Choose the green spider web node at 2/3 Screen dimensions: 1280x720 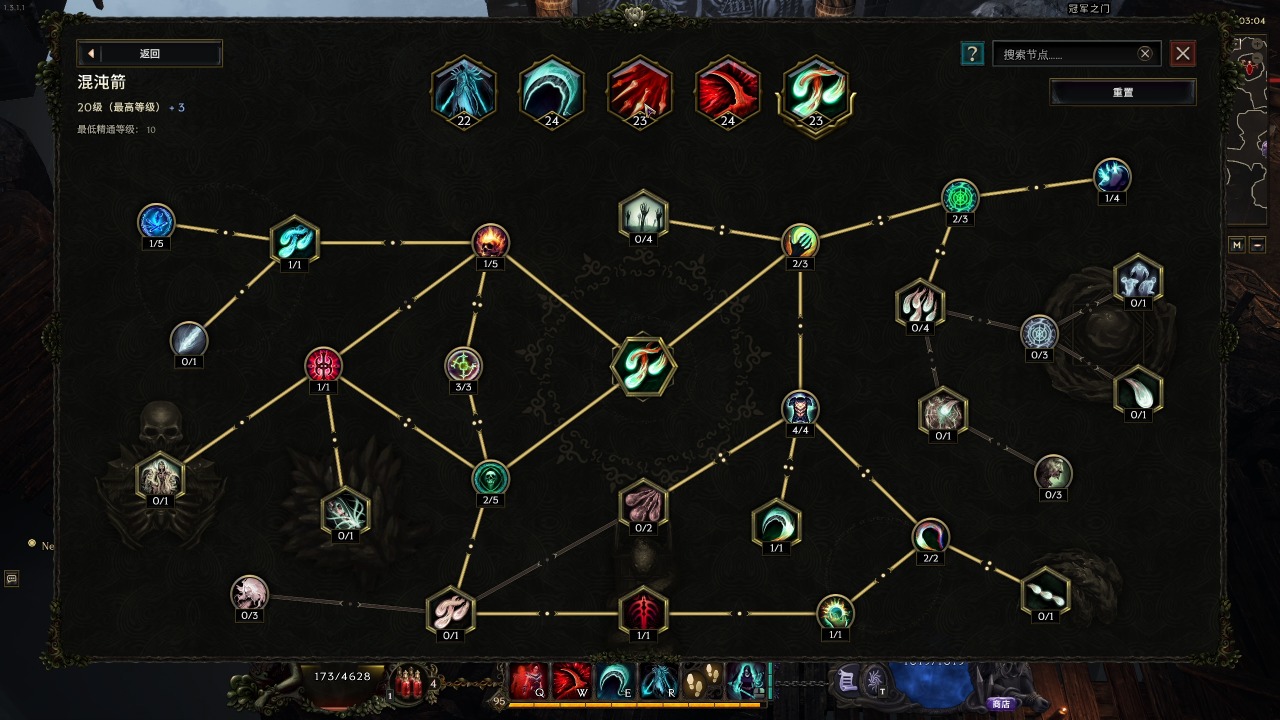960,197
